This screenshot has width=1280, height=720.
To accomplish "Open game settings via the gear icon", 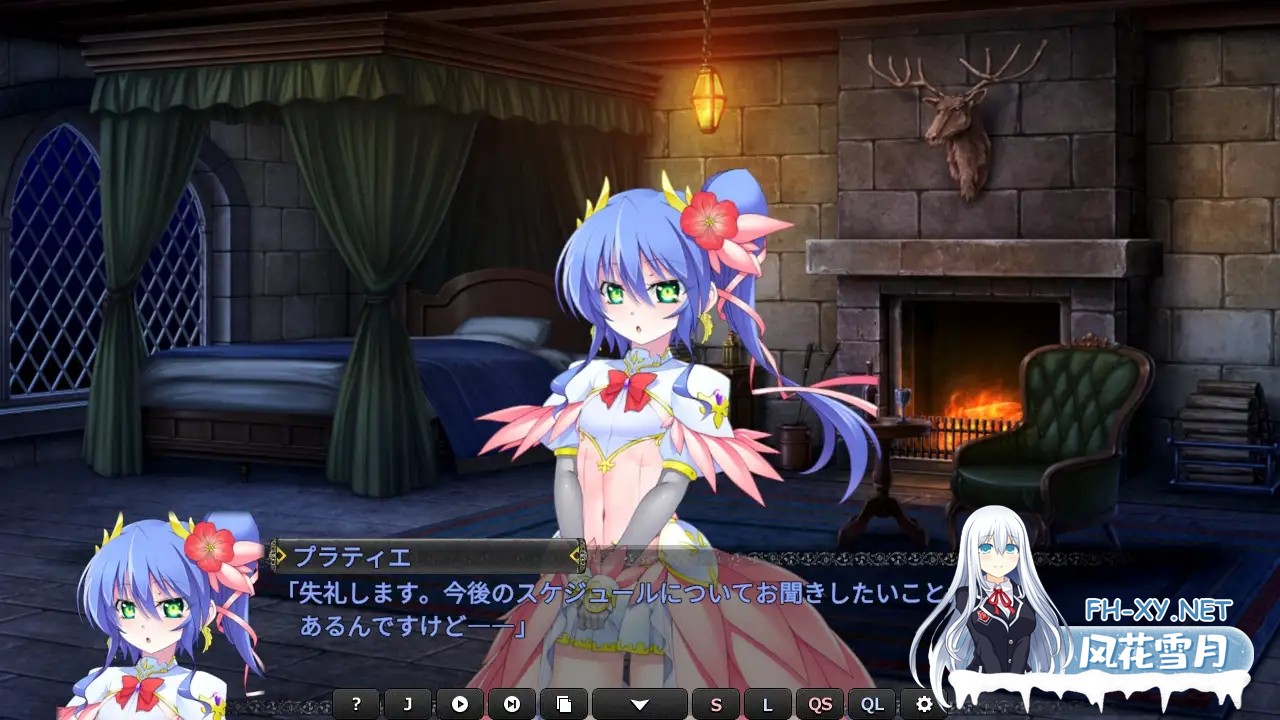I will tap(925, 705).
